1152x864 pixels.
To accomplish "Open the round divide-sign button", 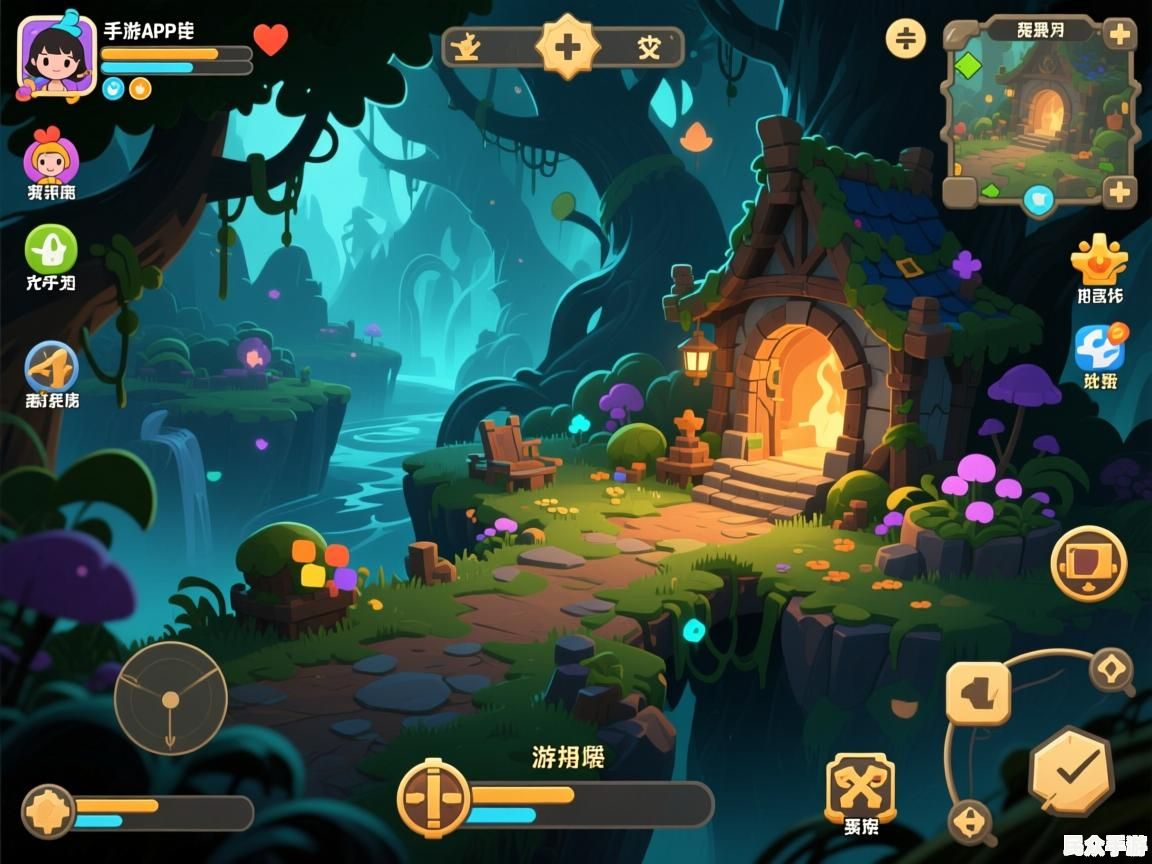I will click(906, 38).
